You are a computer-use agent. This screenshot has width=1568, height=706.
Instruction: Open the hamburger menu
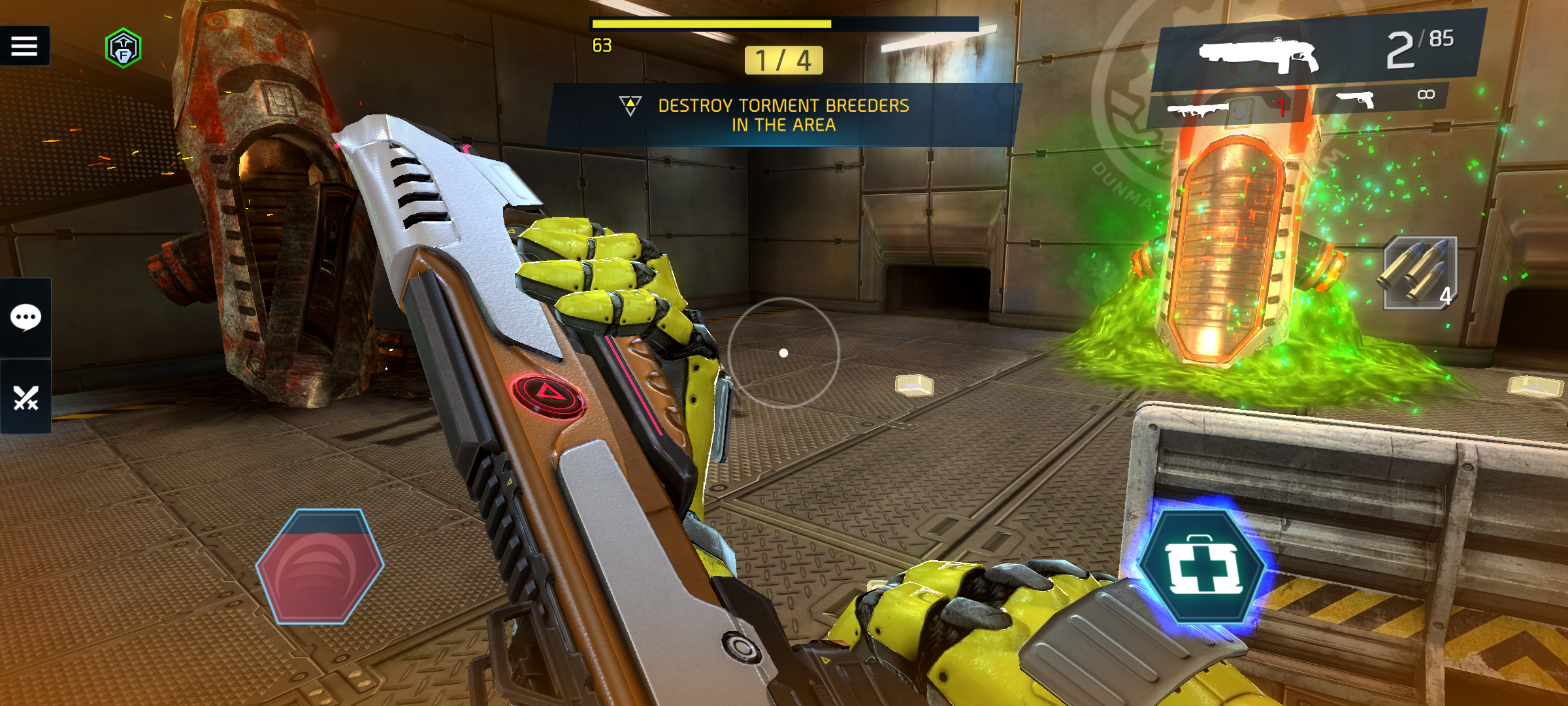click(x=24, y=46)
